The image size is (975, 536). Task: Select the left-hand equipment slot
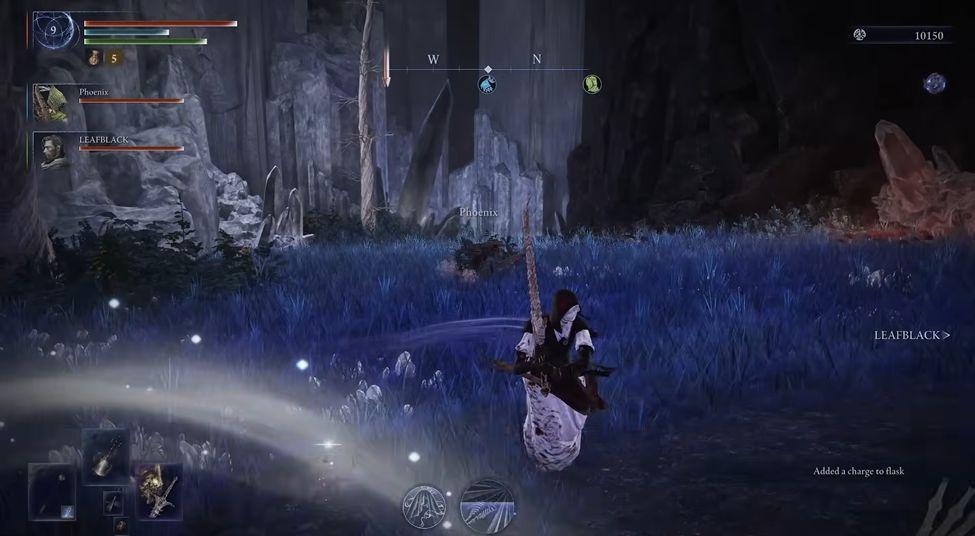(52, 491)
